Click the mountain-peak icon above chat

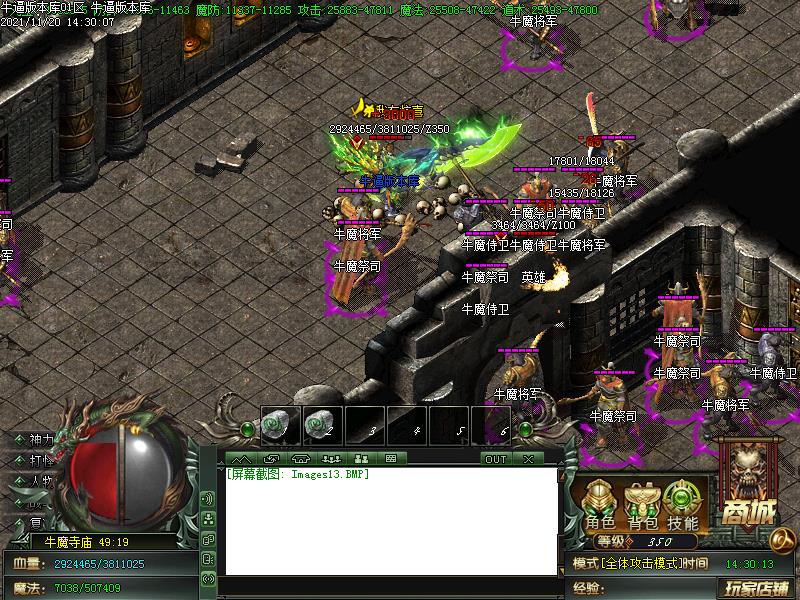tap(241, 459)
